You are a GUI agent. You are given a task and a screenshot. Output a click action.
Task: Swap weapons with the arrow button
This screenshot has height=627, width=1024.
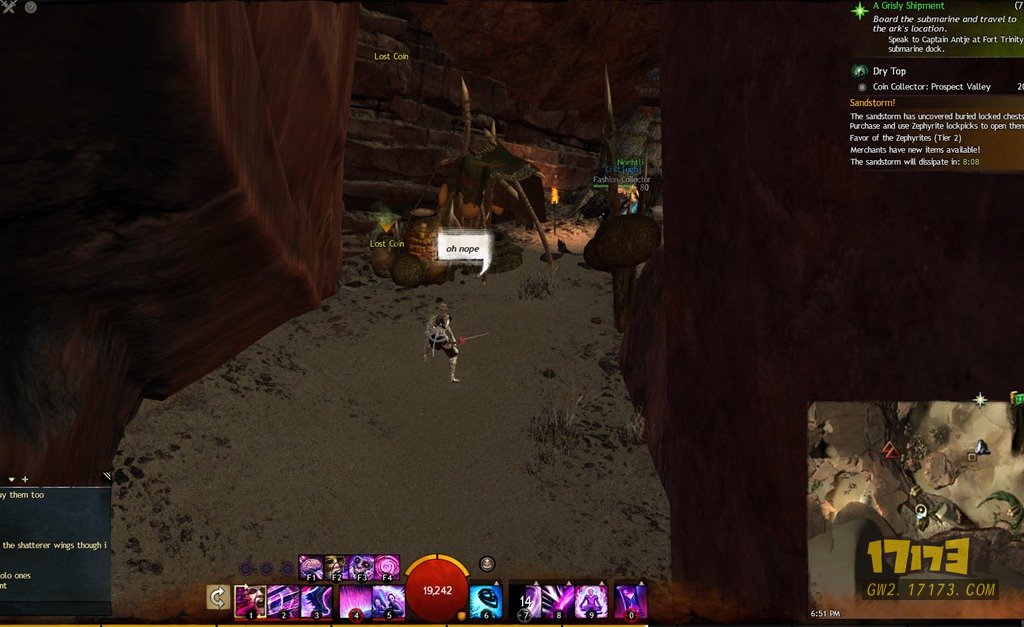pyautogui.click(x=219, y=598)
